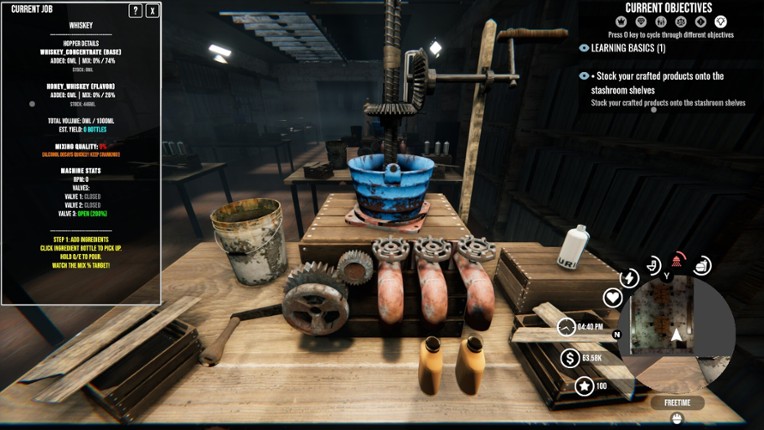This screenshot has width=764, height=430.
Task: Click the dollar money icon
Action: 570,357
